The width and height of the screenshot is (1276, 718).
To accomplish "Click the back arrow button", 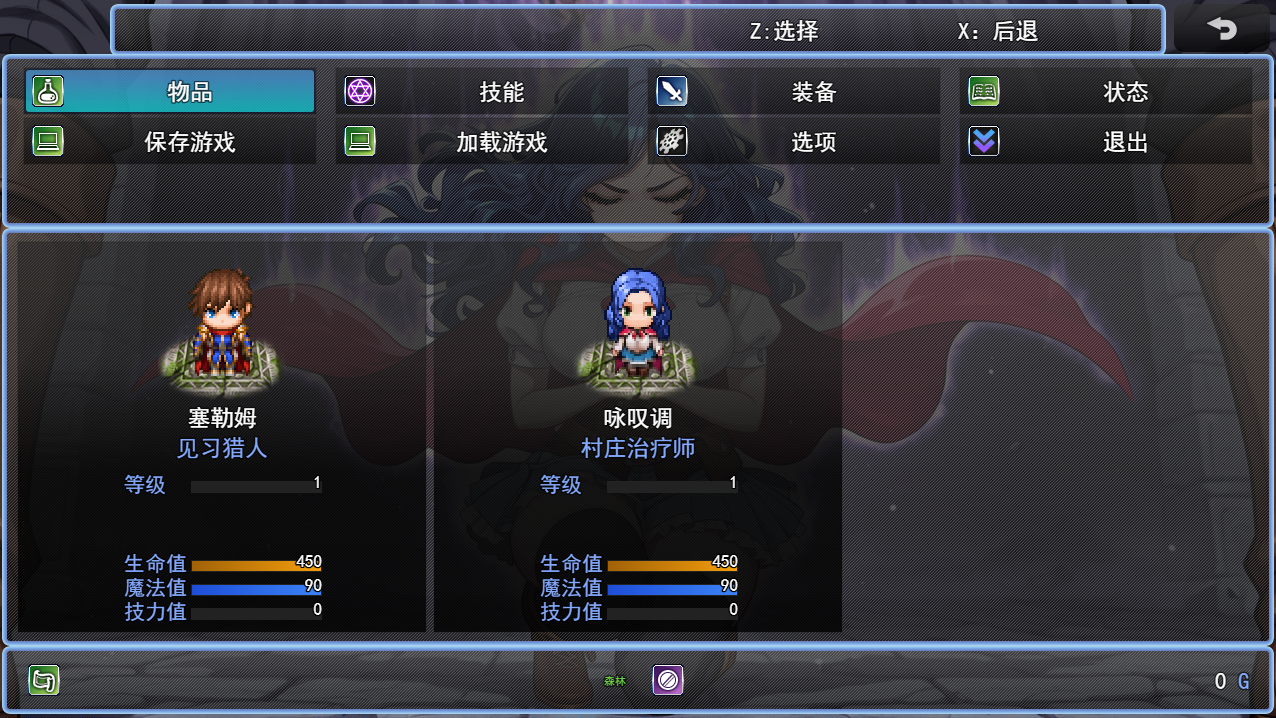I will point(1221,30).
